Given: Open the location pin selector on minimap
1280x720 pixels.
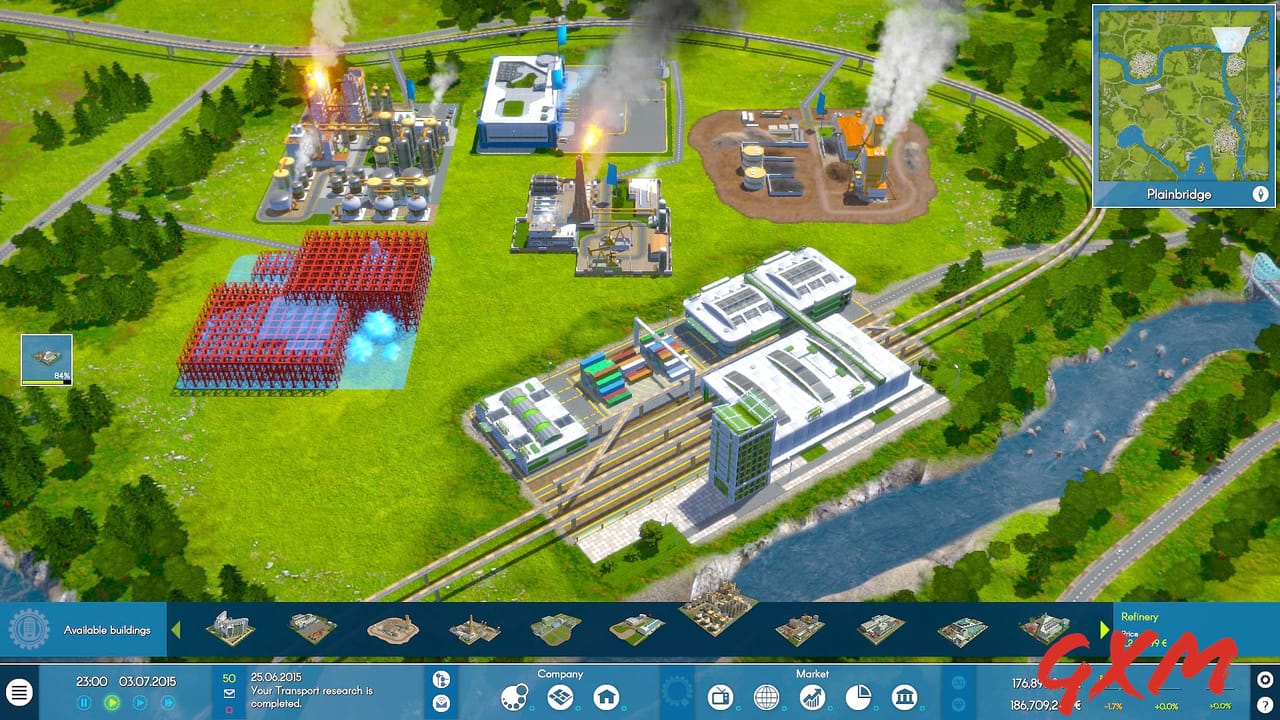Looking at the screenshot, I should [x=1259, y=194].
